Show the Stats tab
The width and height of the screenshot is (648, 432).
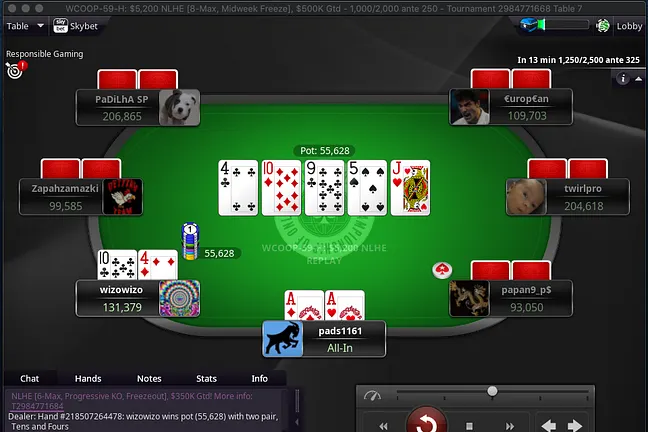[206, 379]
